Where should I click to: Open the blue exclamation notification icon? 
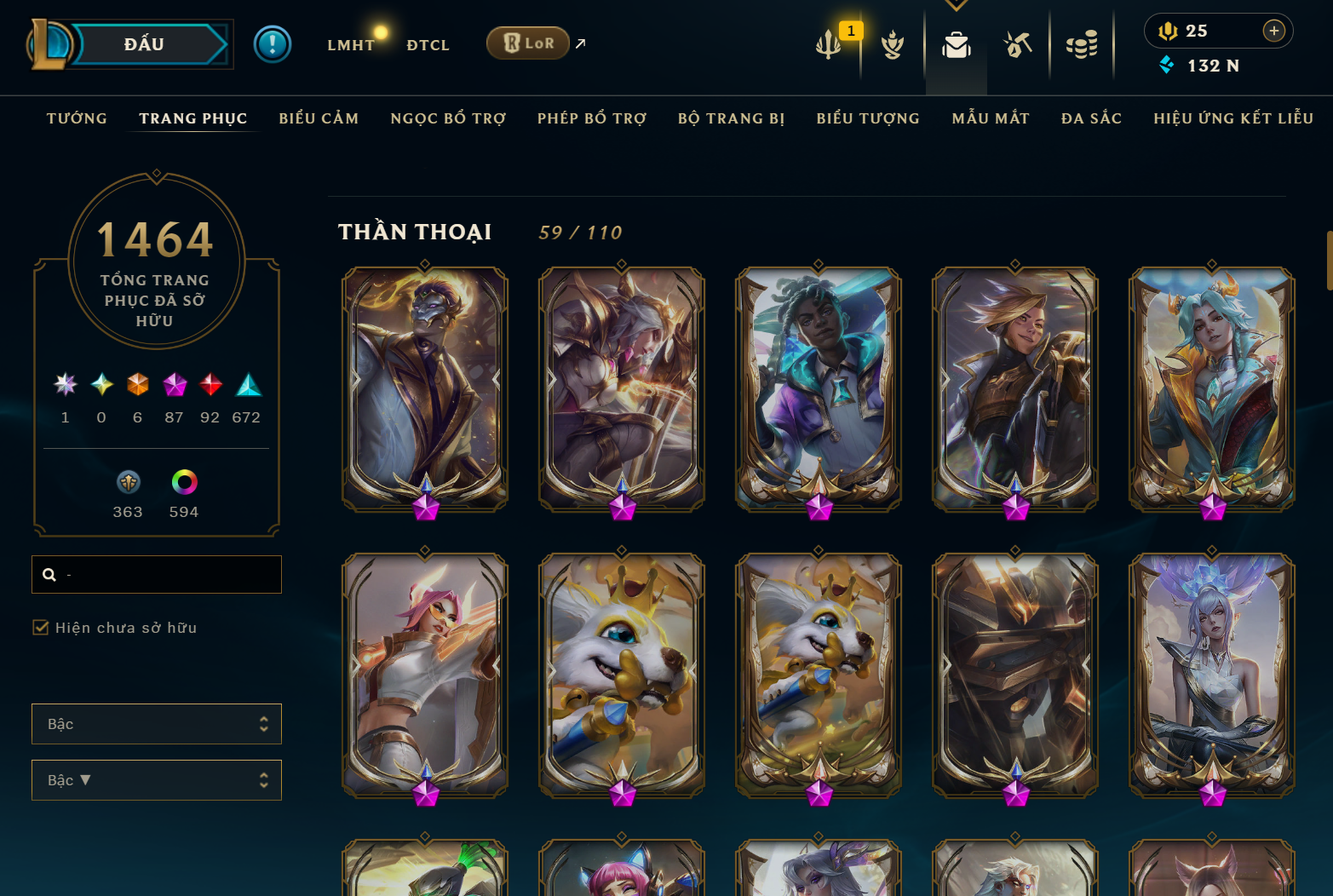coord(273,44)
